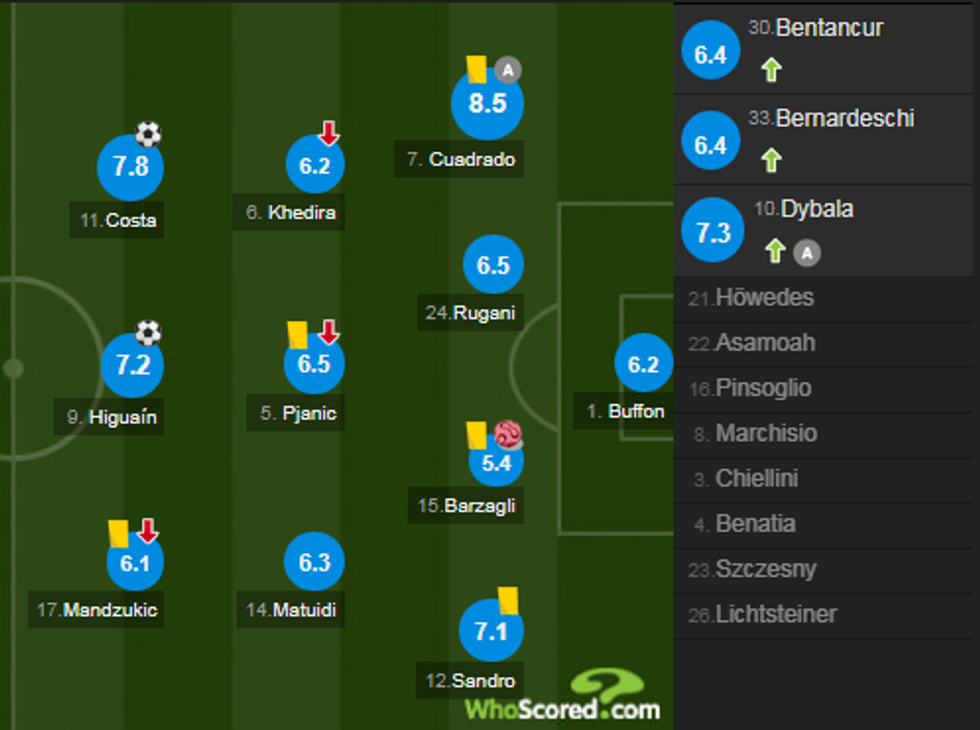Select Costa's 7.8 rating circle
This screenshot has height=730, width=980.
pos(130,166)
